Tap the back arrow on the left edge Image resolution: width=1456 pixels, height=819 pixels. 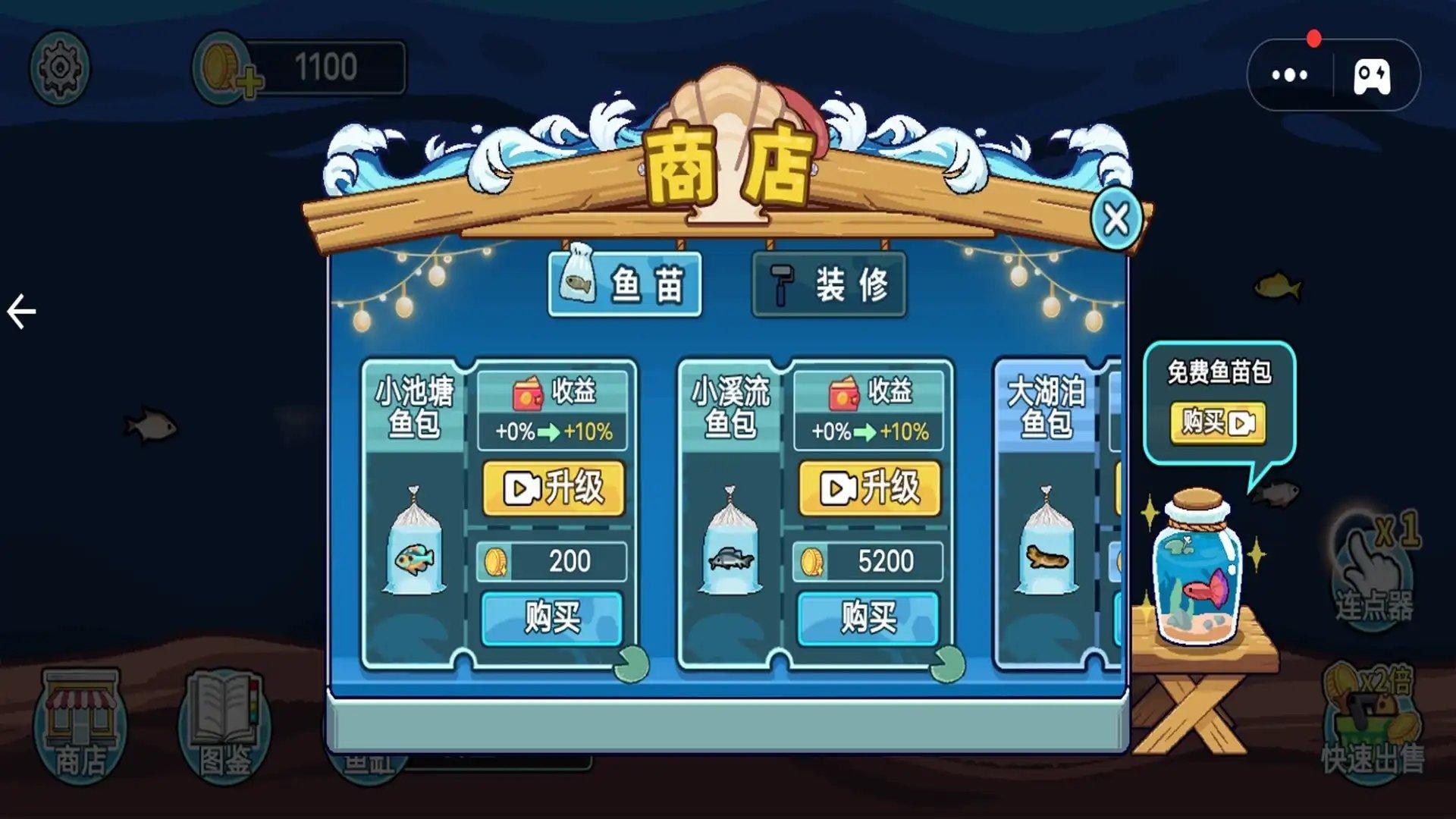[21, 309]
